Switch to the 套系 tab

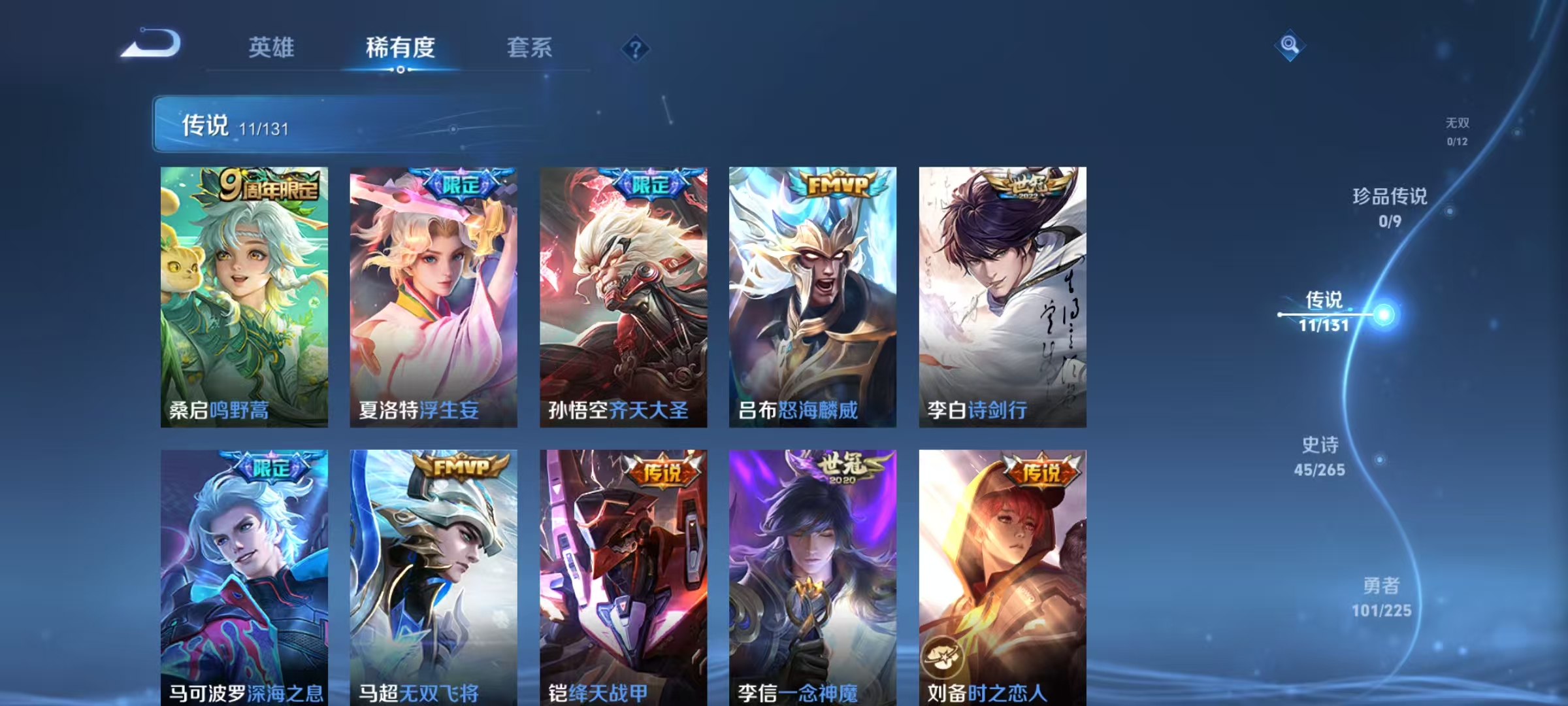[530, 48]
